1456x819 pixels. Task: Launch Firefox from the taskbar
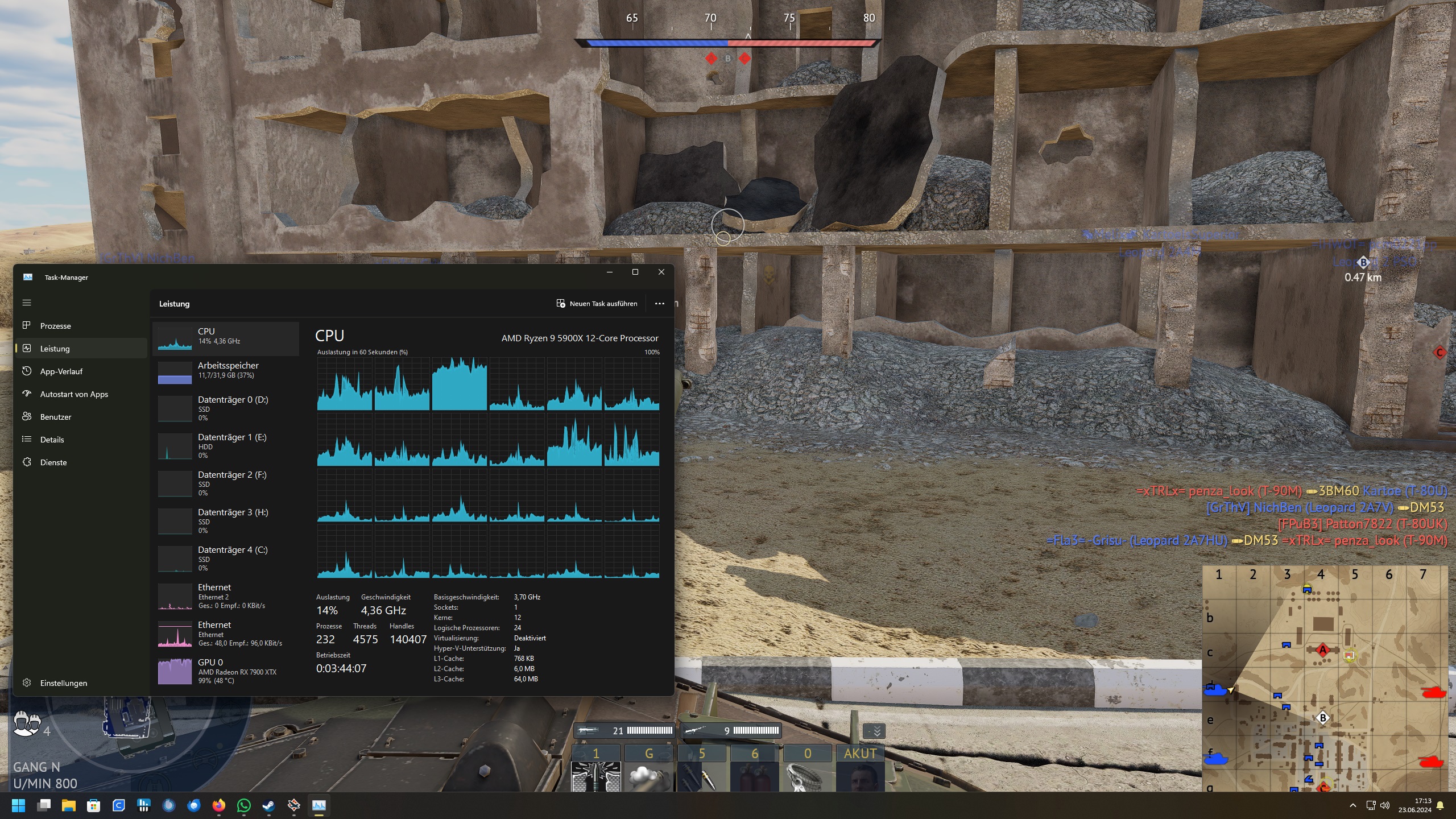[x=219, y=805]
